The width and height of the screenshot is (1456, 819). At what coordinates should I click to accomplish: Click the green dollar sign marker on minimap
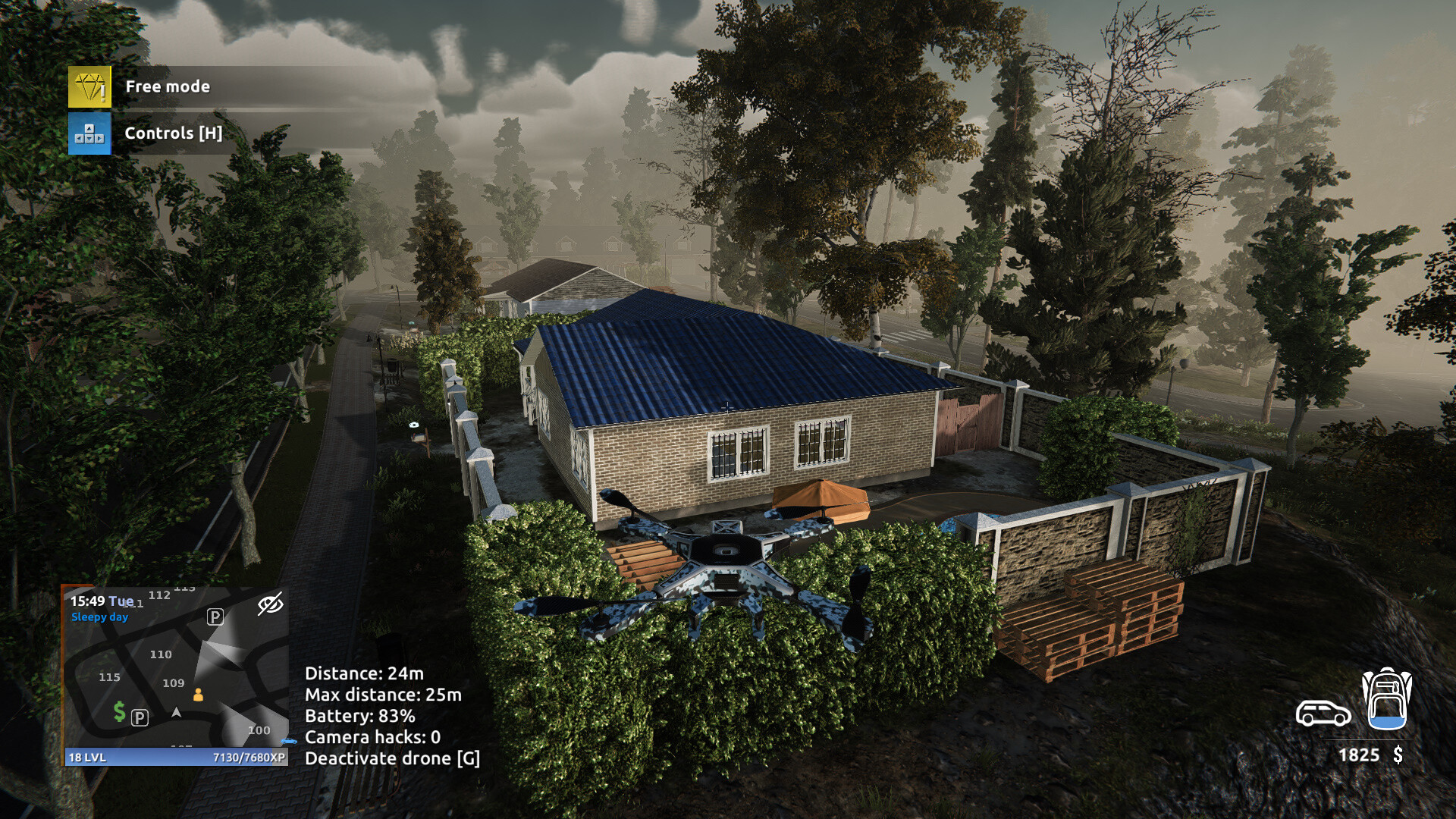pyautogui.click(x=119, y=711)
